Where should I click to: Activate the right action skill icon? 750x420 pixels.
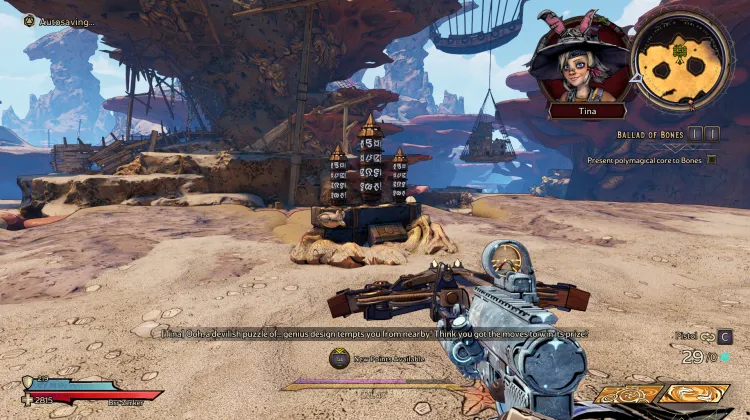point(694,395)
